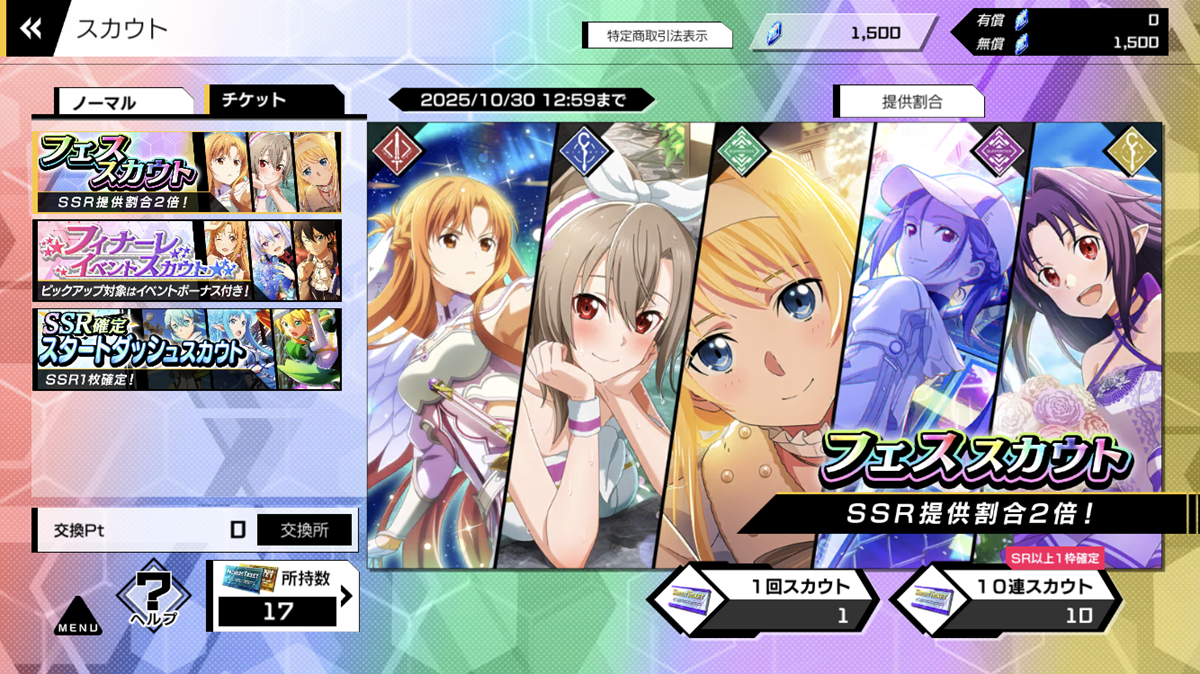
Task: Tap the 1,500 crystal currency counter
Action: tap(848, 33)
